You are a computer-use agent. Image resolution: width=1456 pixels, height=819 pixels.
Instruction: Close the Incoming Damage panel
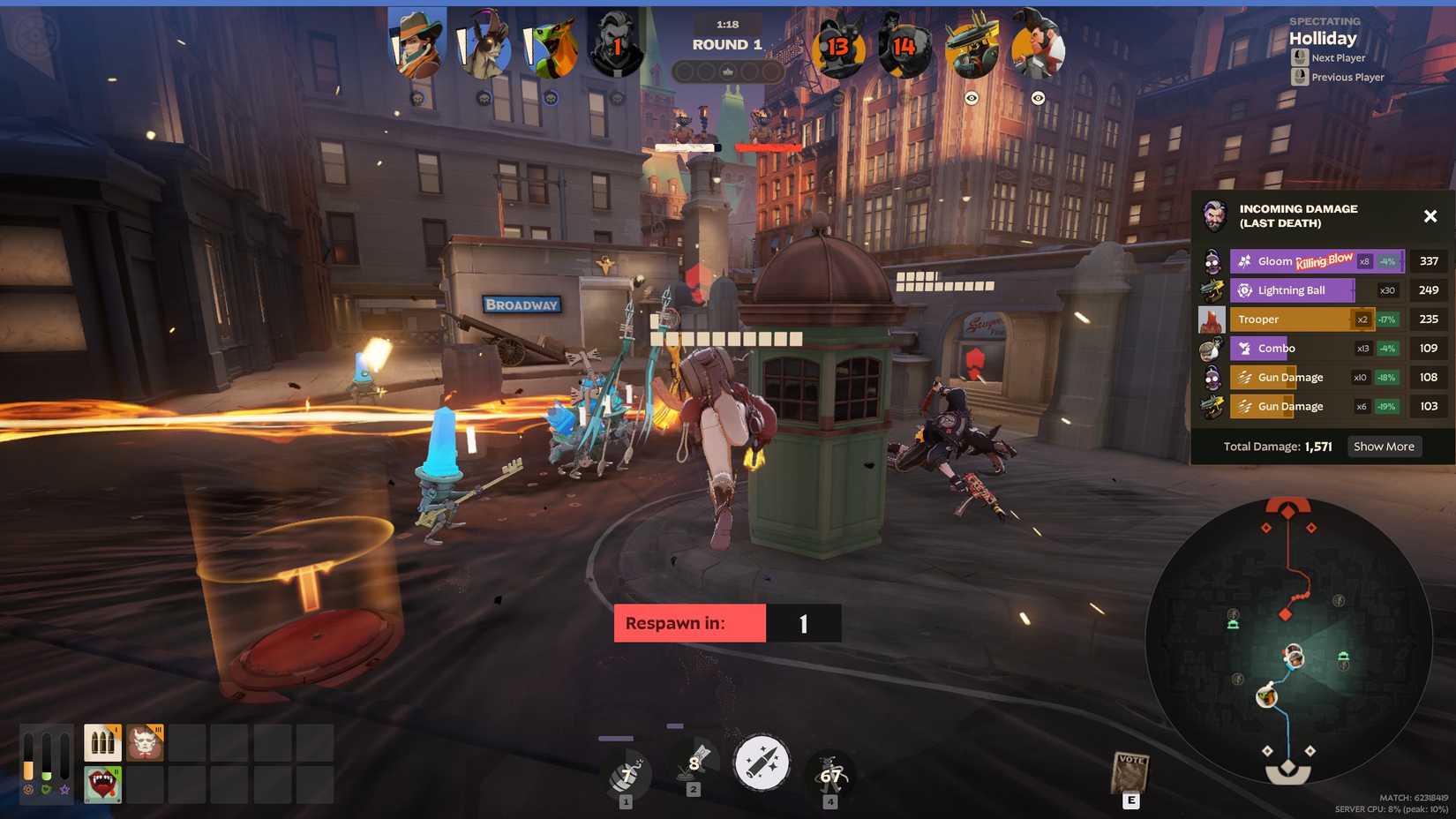pyautogui.click(x=1430, y=215)
